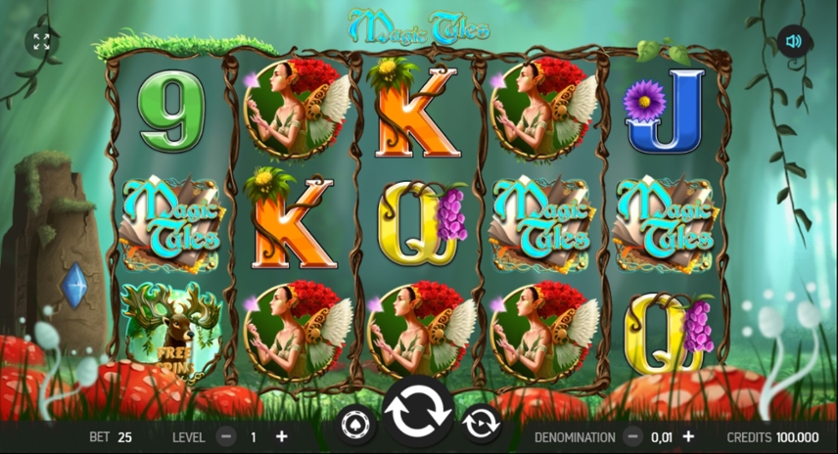Decrease the bet level
This screenshot has width=838, height=454.
[227, 437]
